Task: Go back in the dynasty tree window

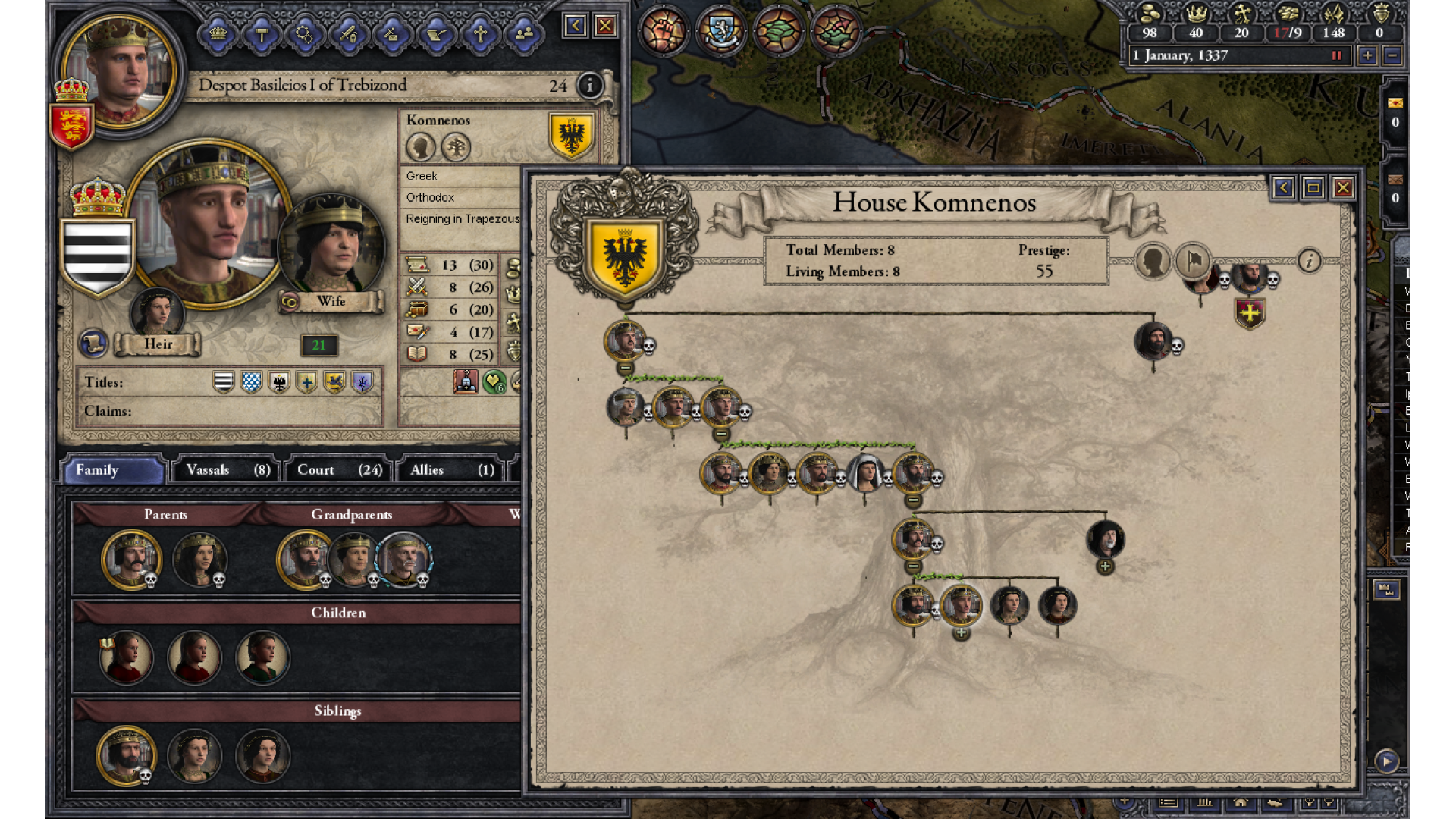Action: pos(1283,187)
